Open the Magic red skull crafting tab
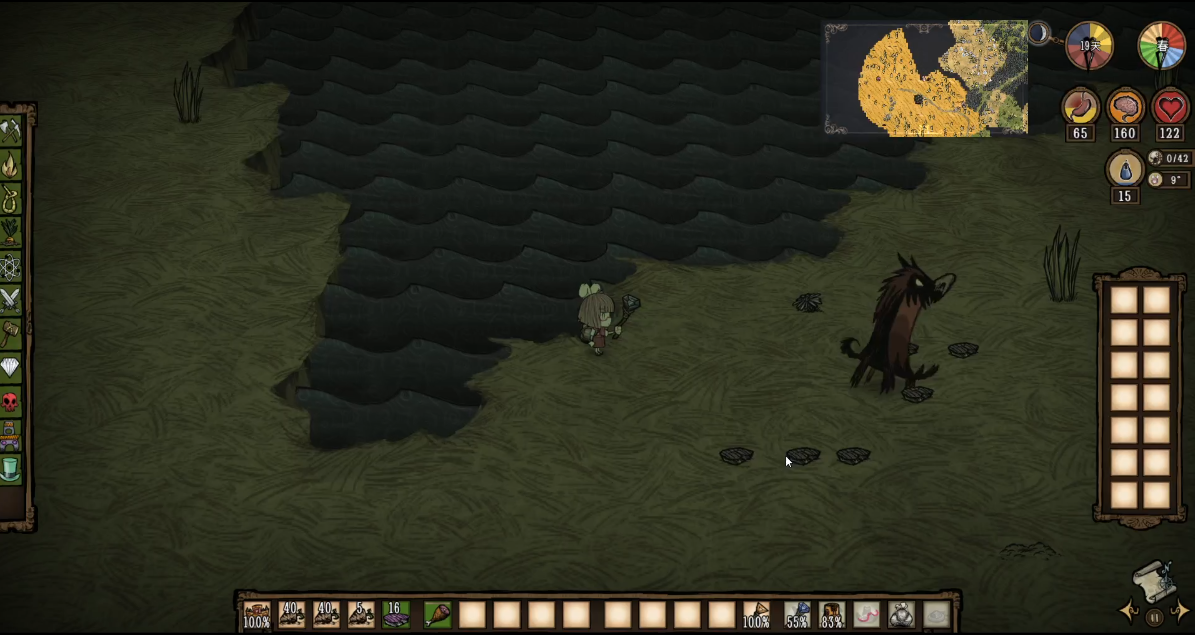The image size is (1195, 635). [x=11, y=402]
